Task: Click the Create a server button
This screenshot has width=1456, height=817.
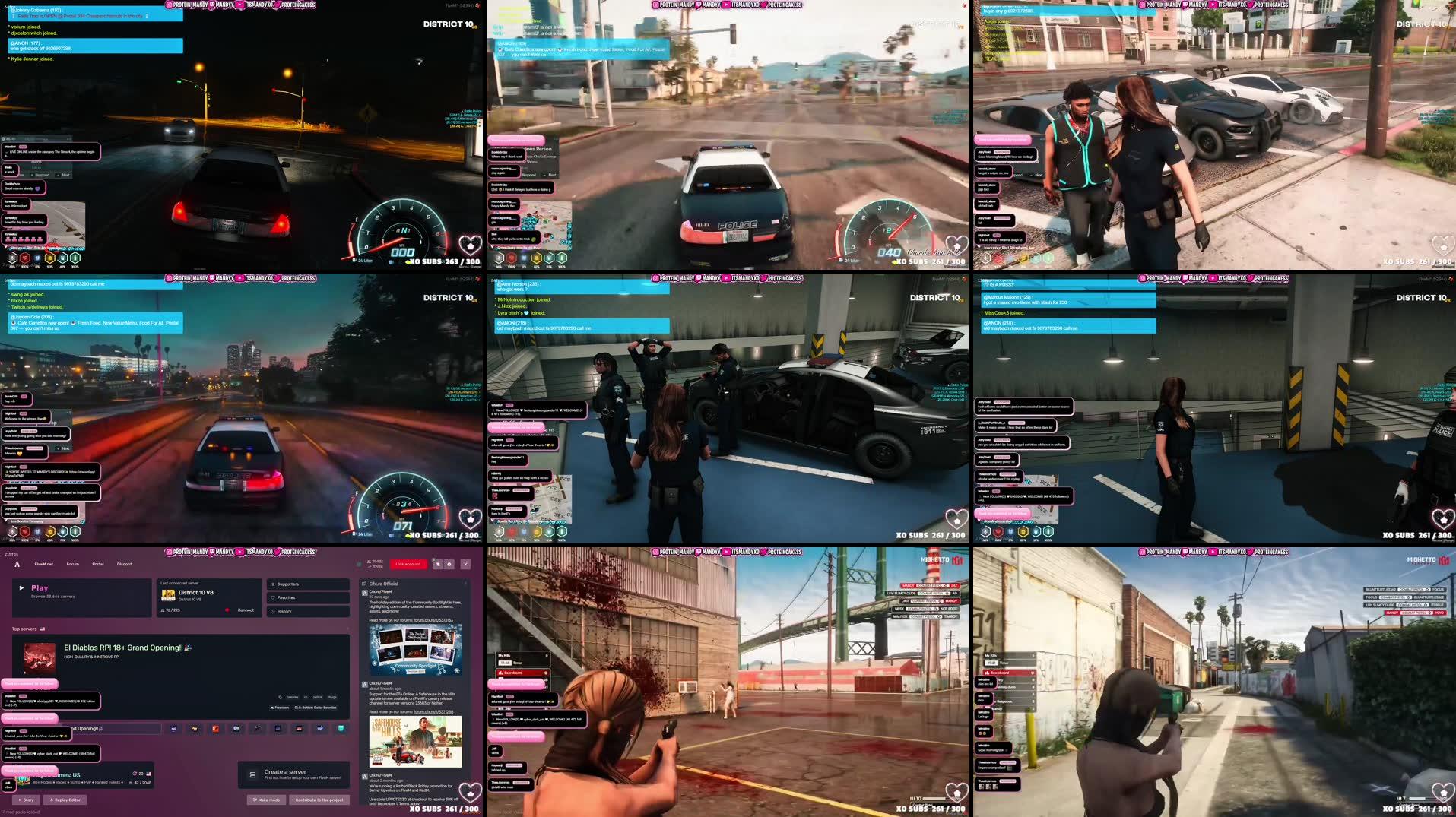Action: pyautogui.click(x=293, y=774)
